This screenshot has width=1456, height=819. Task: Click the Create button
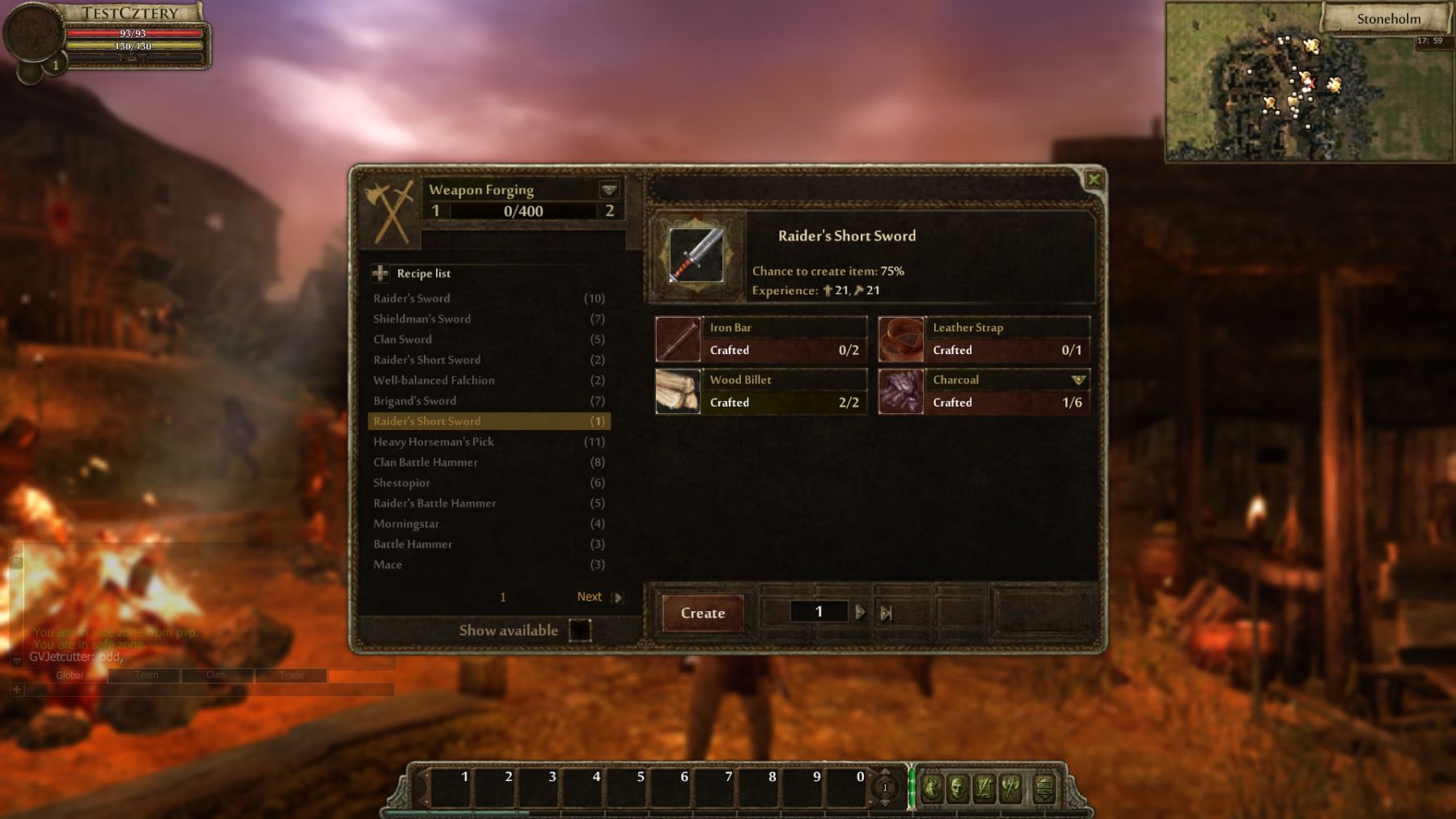click(x=702, y=613)
